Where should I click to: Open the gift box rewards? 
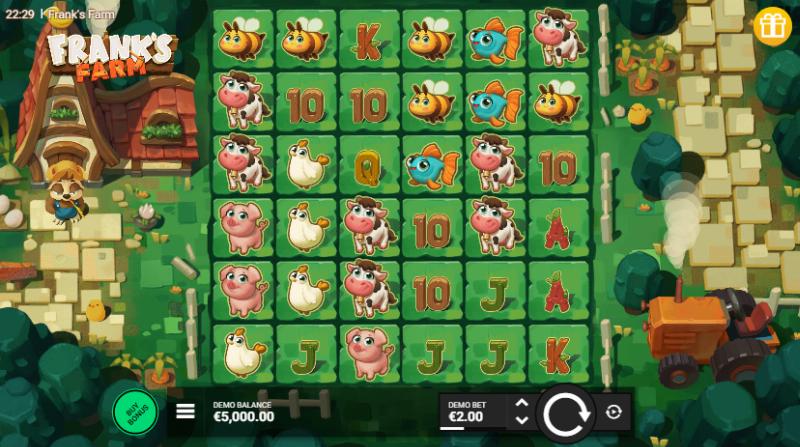click(772, 25)
